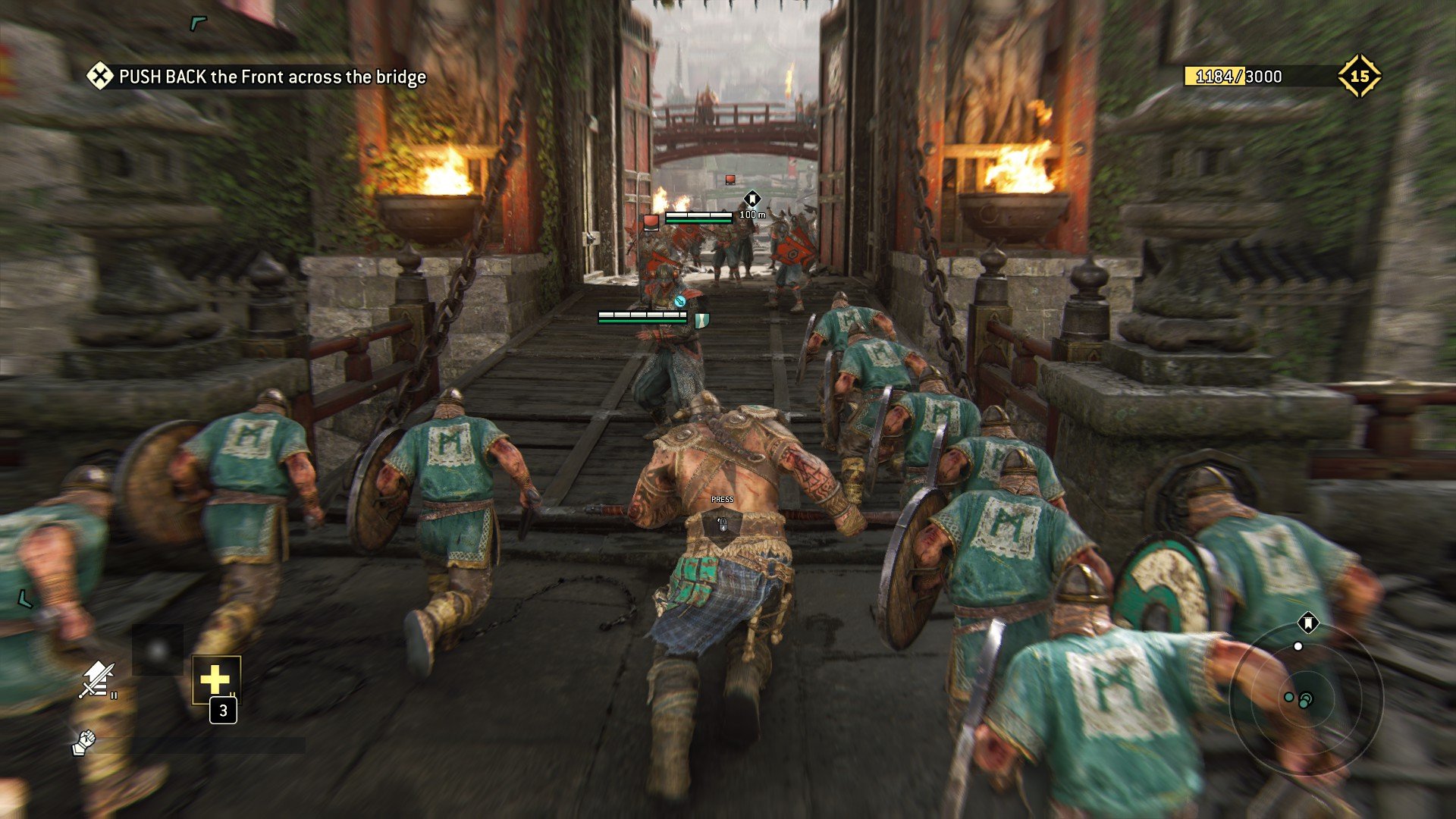Open the circular minimap
The width and height of the screenshot is (1456, 819).
(1306, 699)
